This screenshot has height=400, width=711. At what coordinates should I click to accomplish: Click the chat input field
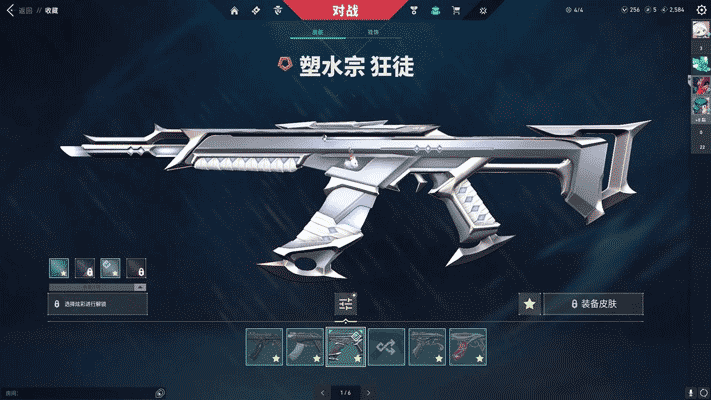(x=80, y=393)
